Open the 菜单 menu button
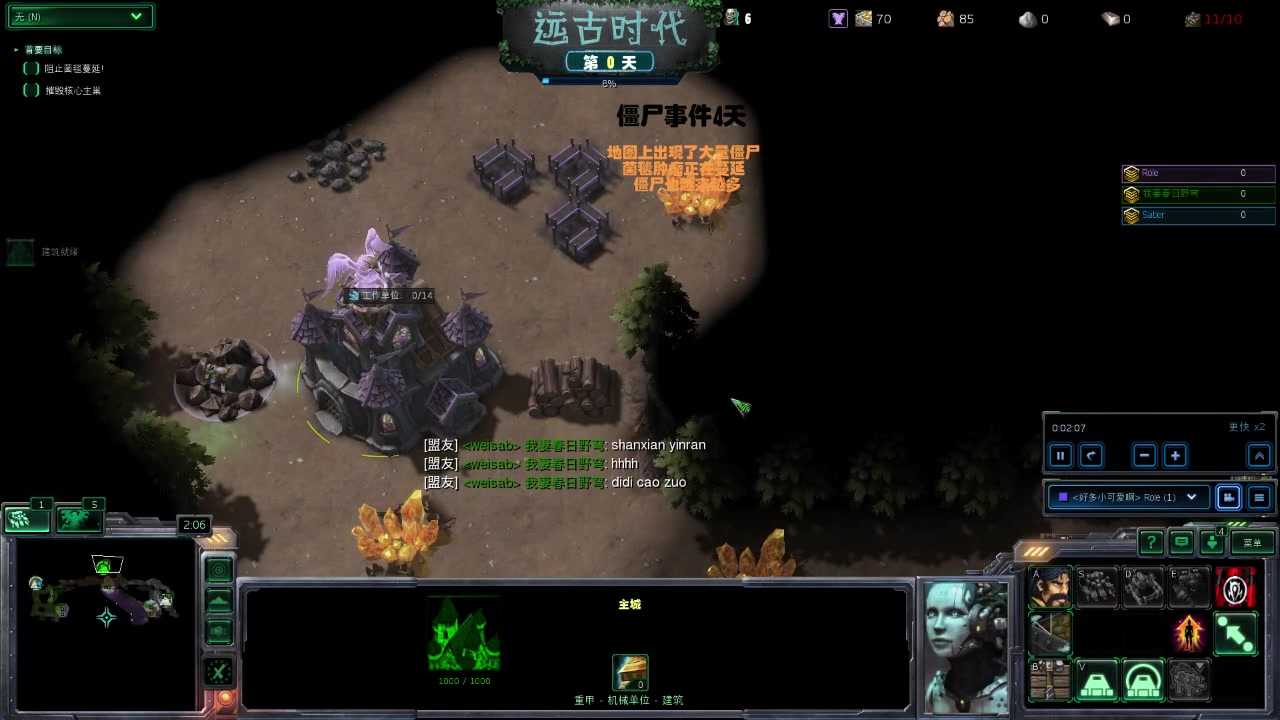Screen dimensions: 1280x720 click(1252, 542)
